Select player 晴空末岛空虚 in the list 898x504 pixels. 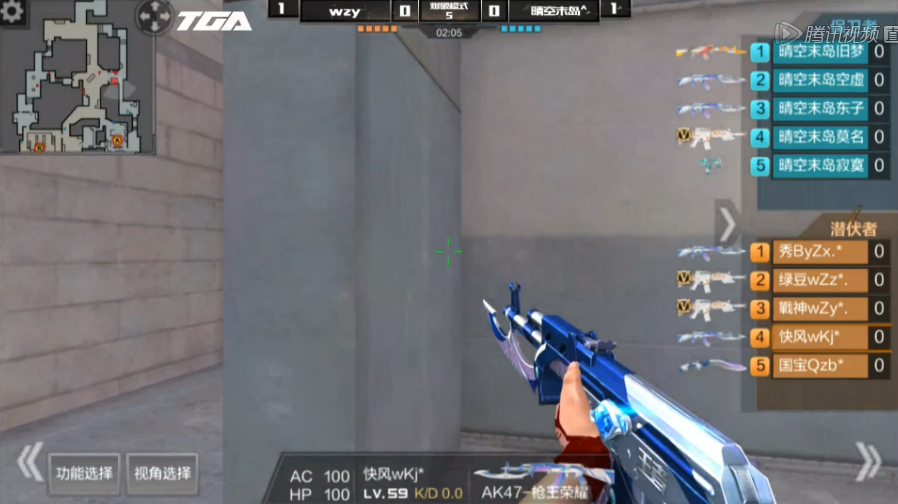click(x=820, y=80)
